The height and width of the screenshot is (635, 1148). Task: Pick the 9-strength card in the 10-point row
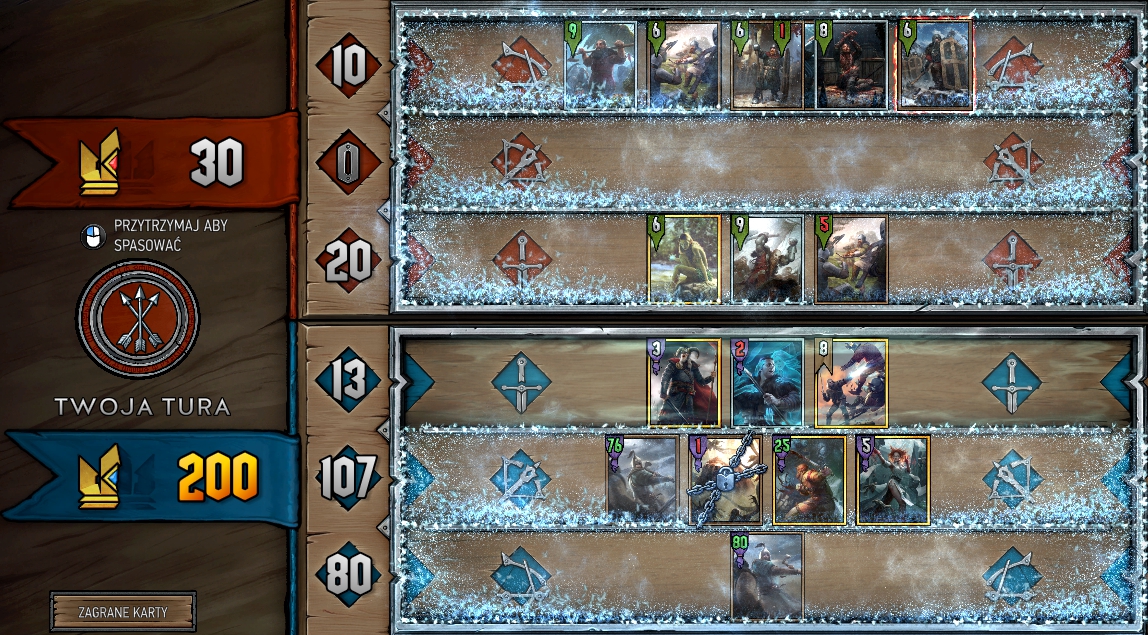[600, 65]
